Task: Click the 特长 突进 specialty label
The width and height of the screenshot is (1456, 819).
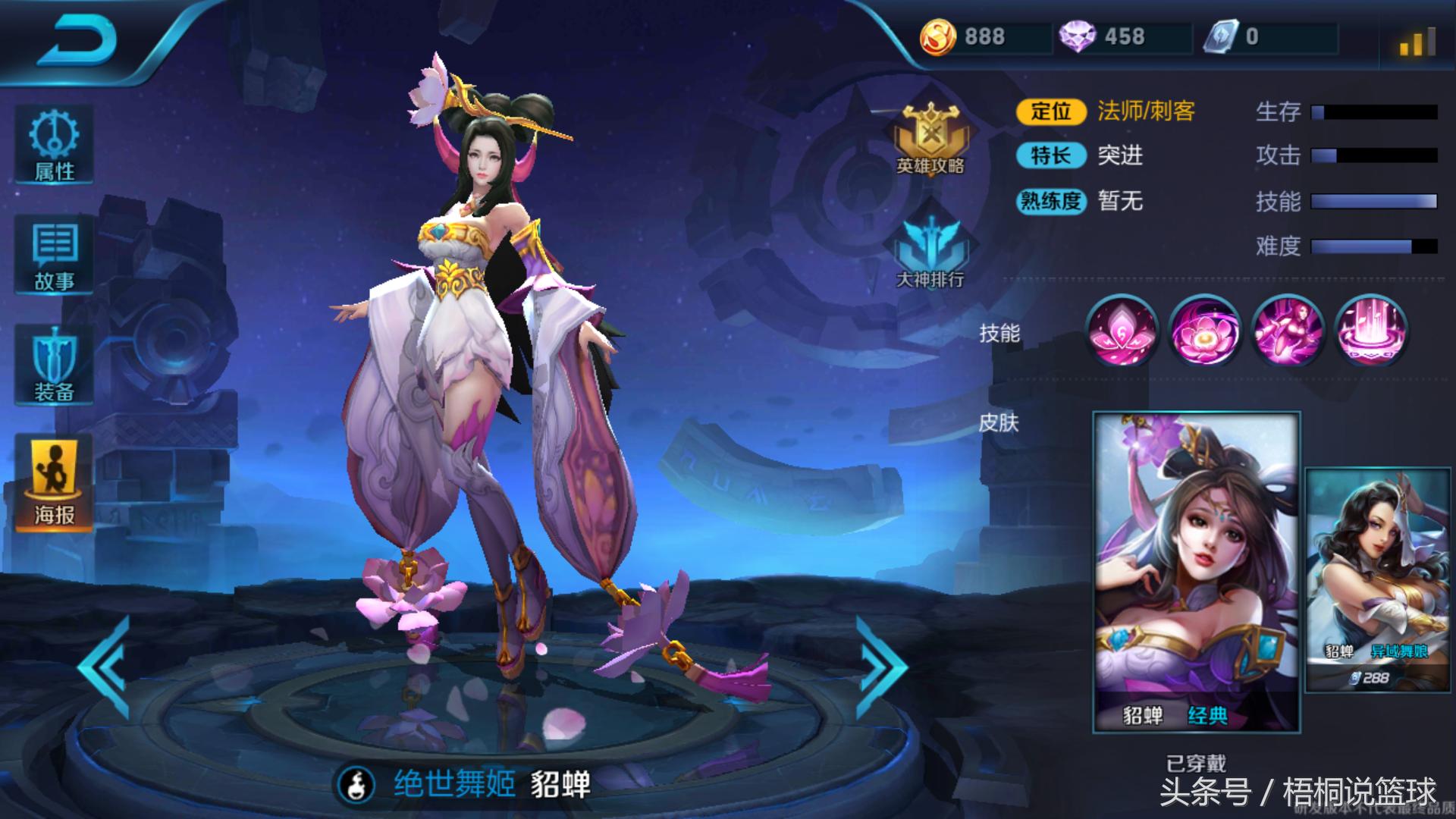Action: pos(1092,156)
